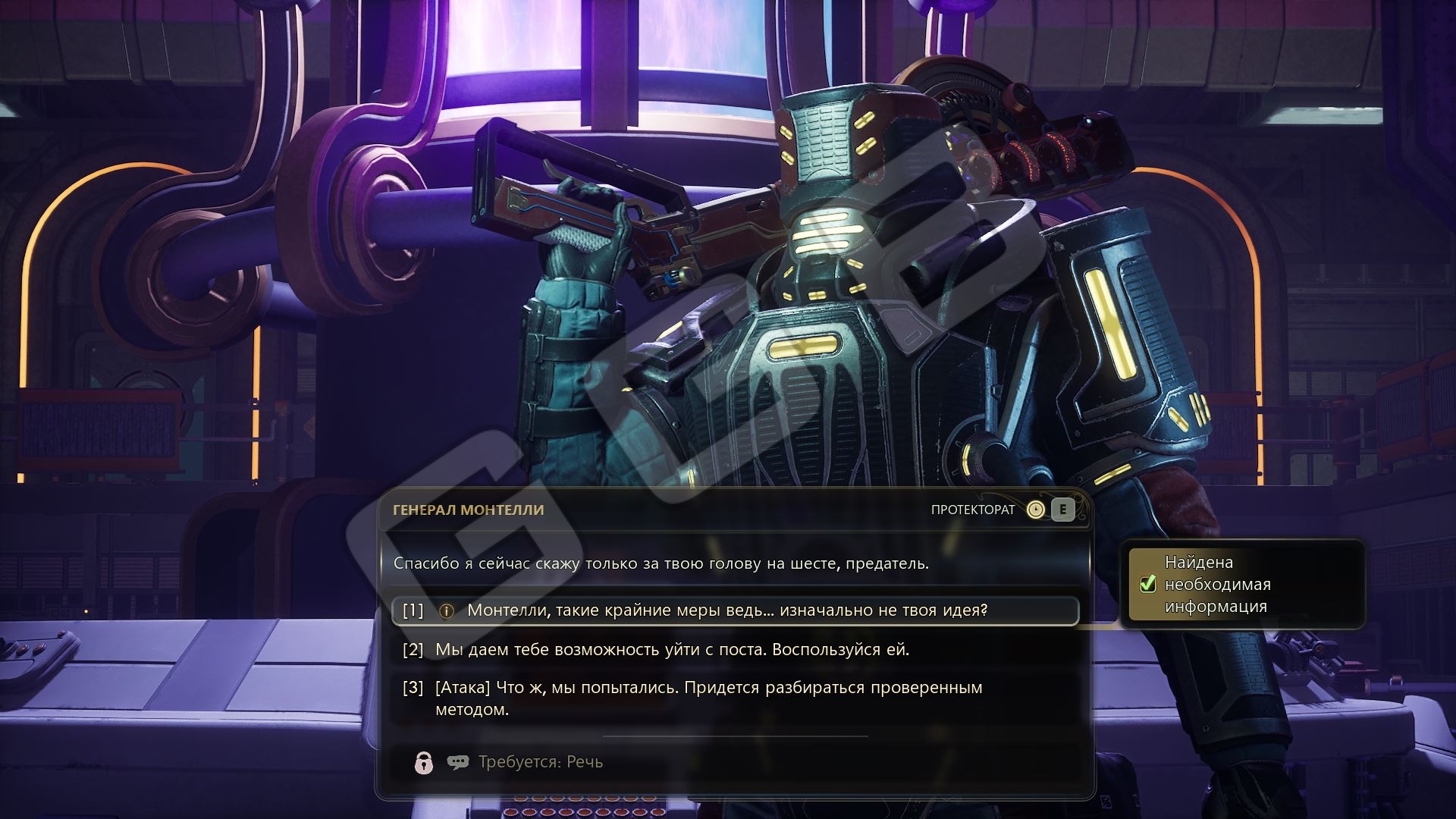The height and width of the screenshot is (819, 1456).
Task: Choose the reply offering Montelli to leave his post
Action: pyautogui.click(x=672, y=650)
